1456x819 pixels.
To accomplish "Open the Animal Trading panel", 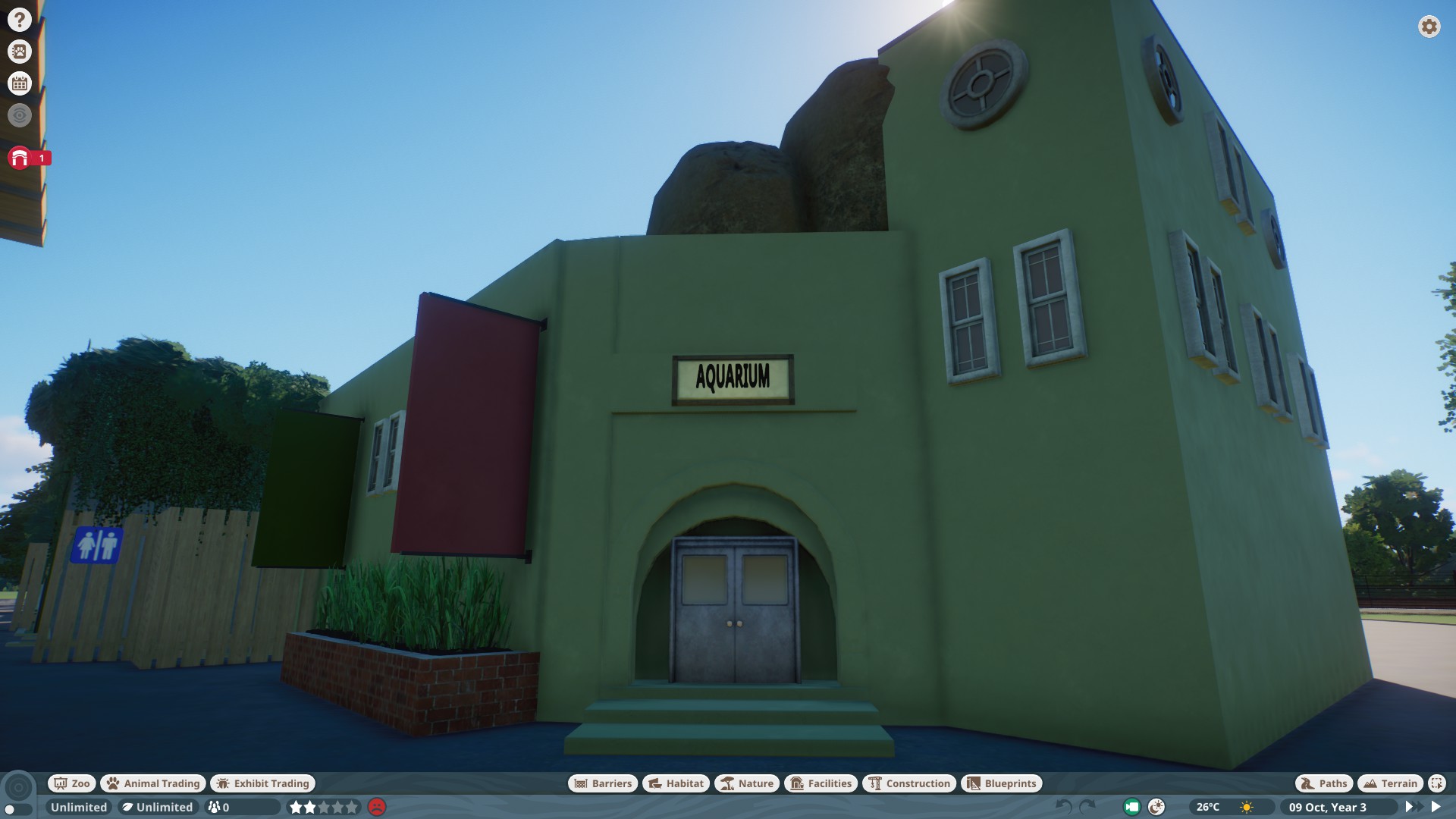I will click(152, 783).
